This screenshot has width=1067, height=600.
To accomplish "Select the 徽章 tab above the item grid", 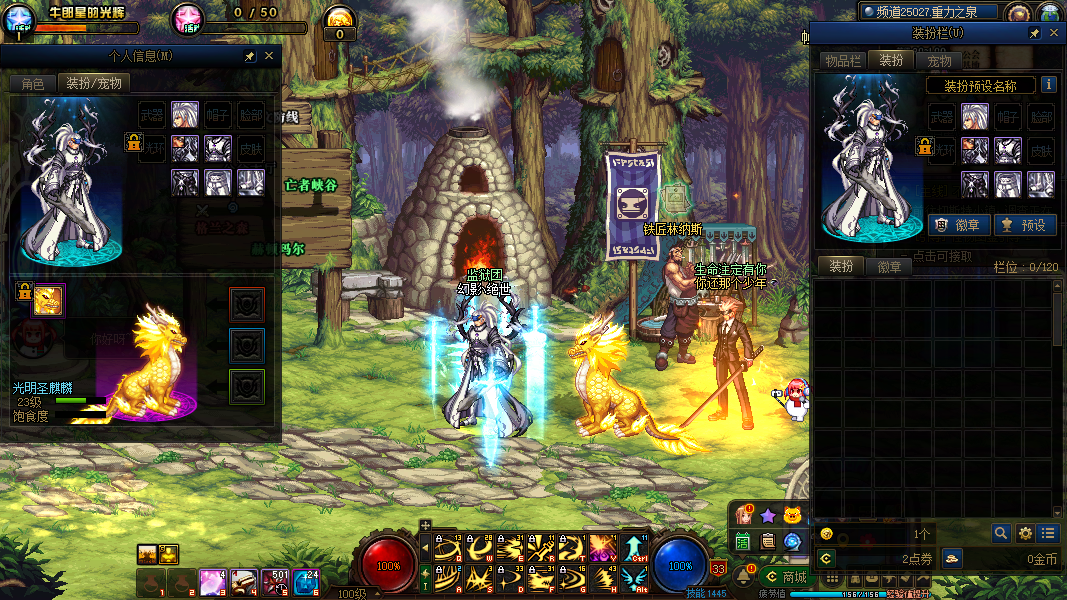I will click(889, 267).
